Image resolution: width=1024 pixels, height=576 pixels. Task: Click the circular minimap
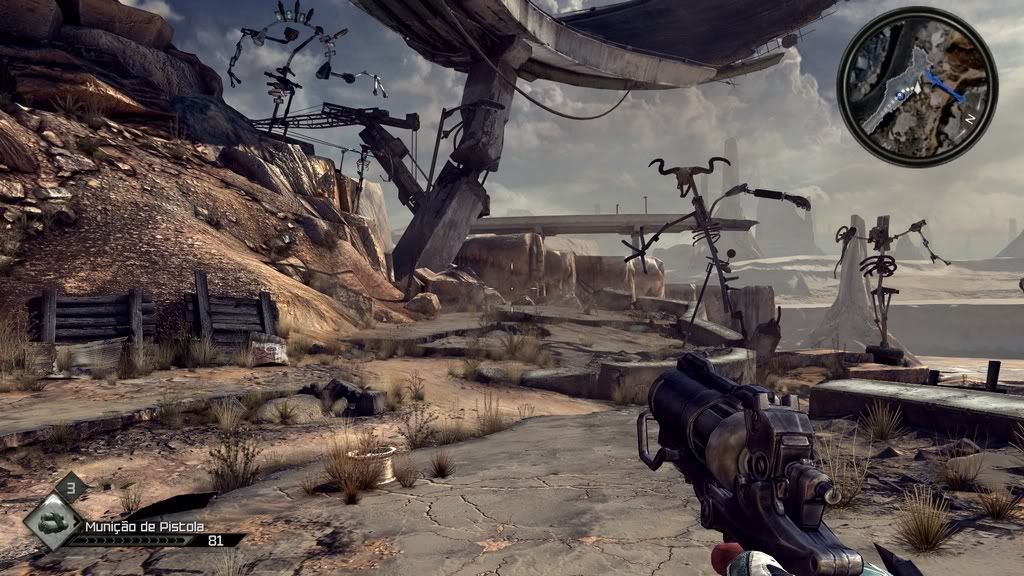pos(917,86)
